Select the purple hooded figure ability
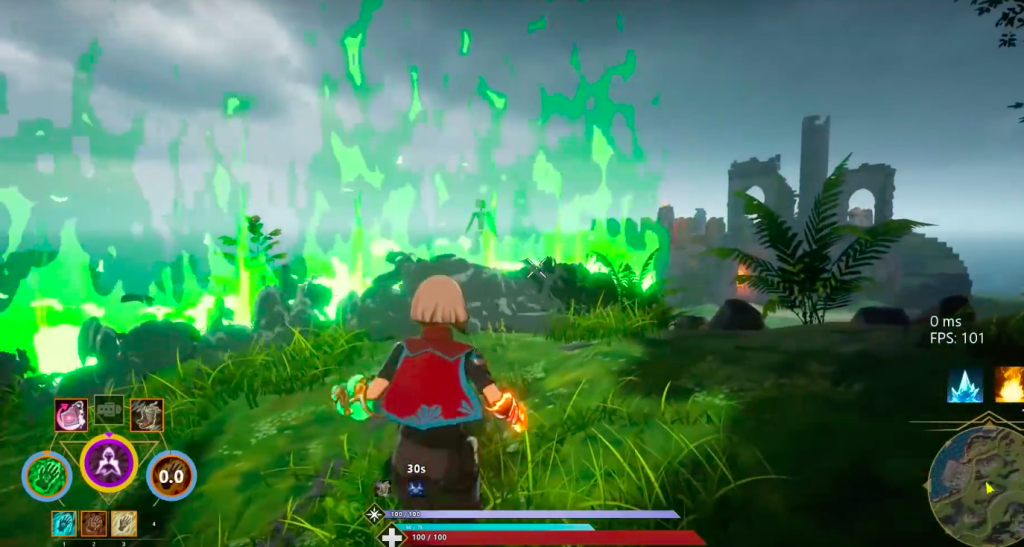This screenshot has width=1024, height=547. [x=109, y=463]
